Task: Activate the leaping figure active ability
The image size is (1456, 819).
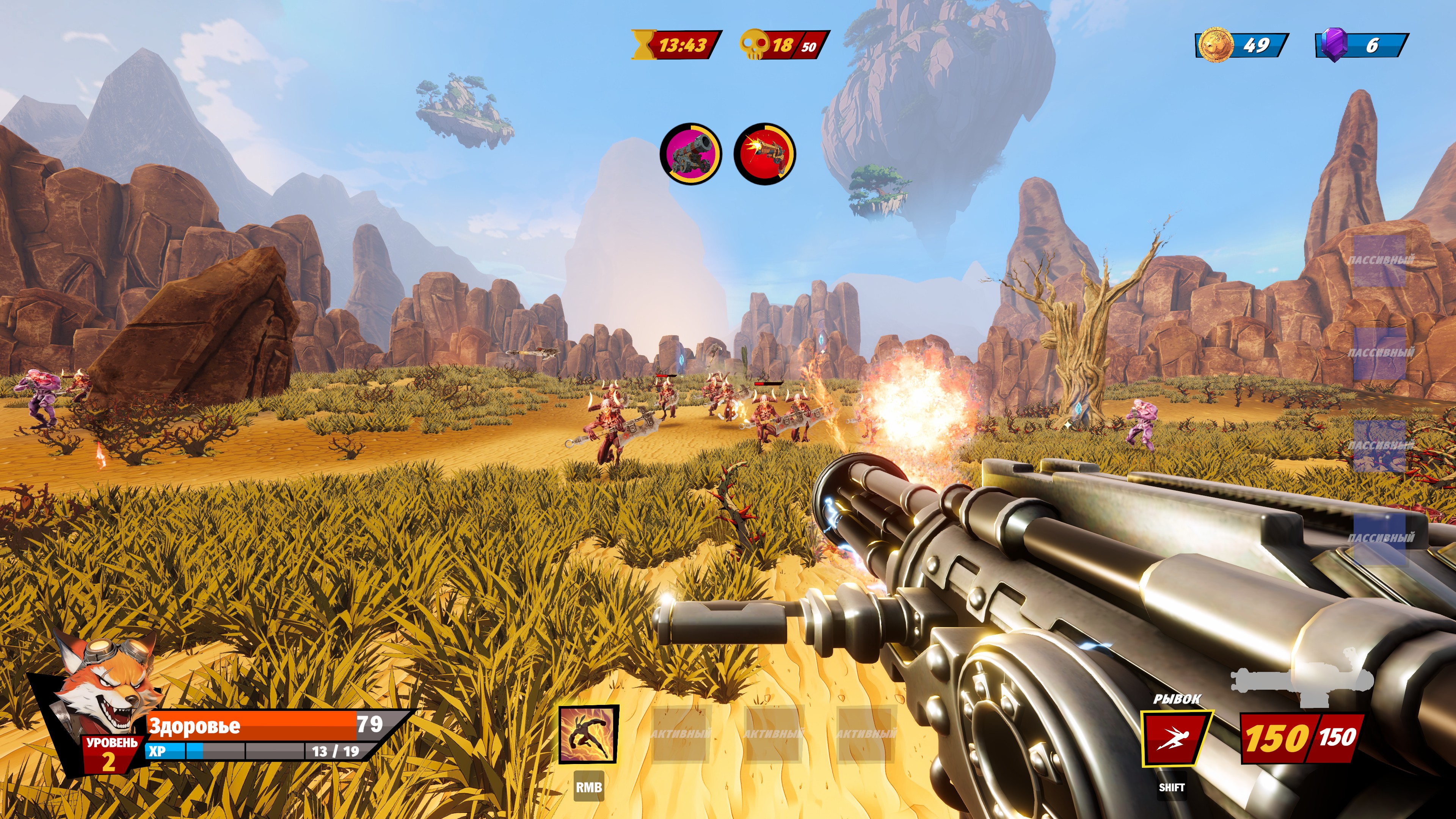Action: point(588,734)
